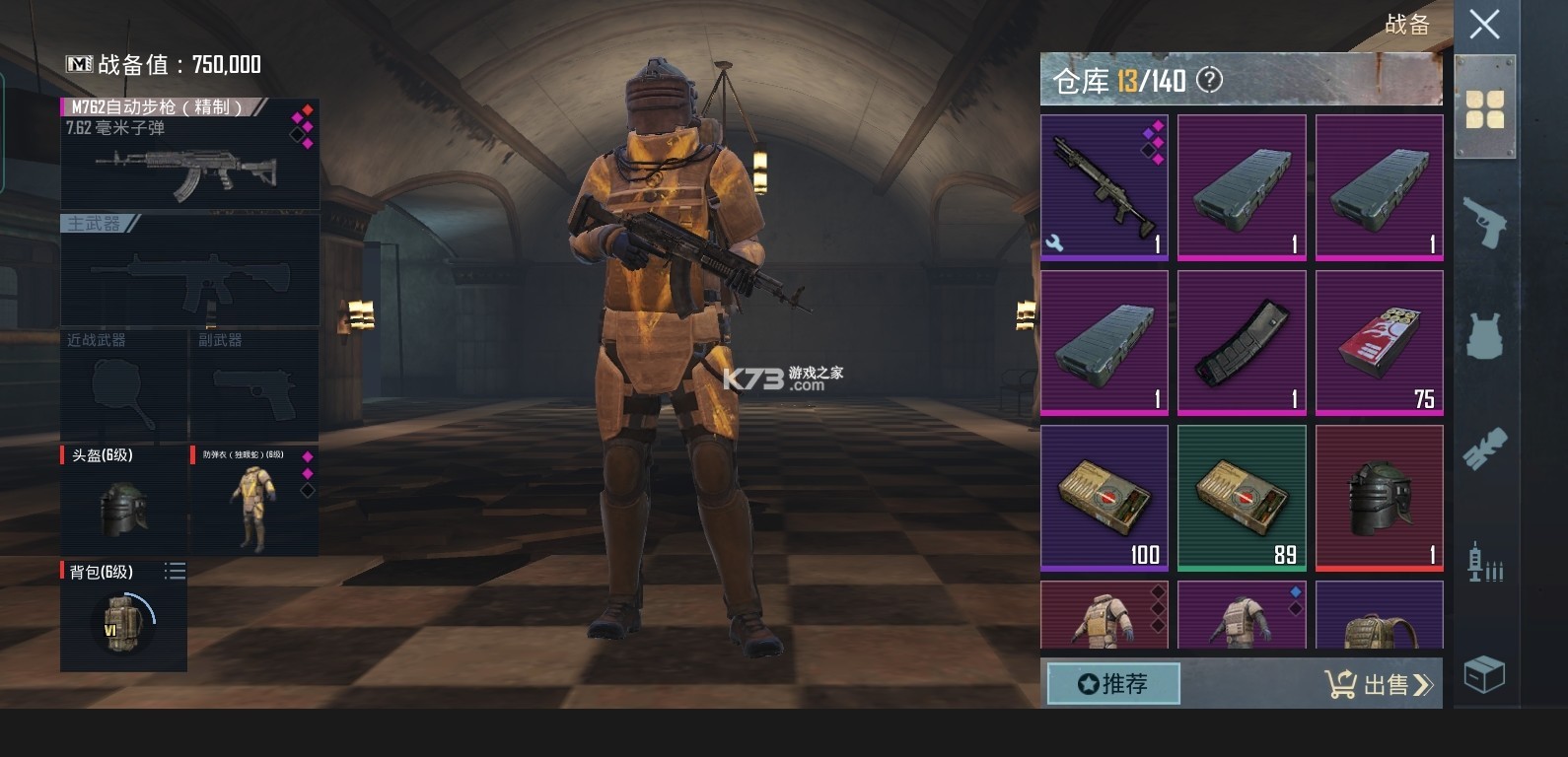1568x757 pixels.
Task: Choose the black magazine item
Action: pos(1242,342)
